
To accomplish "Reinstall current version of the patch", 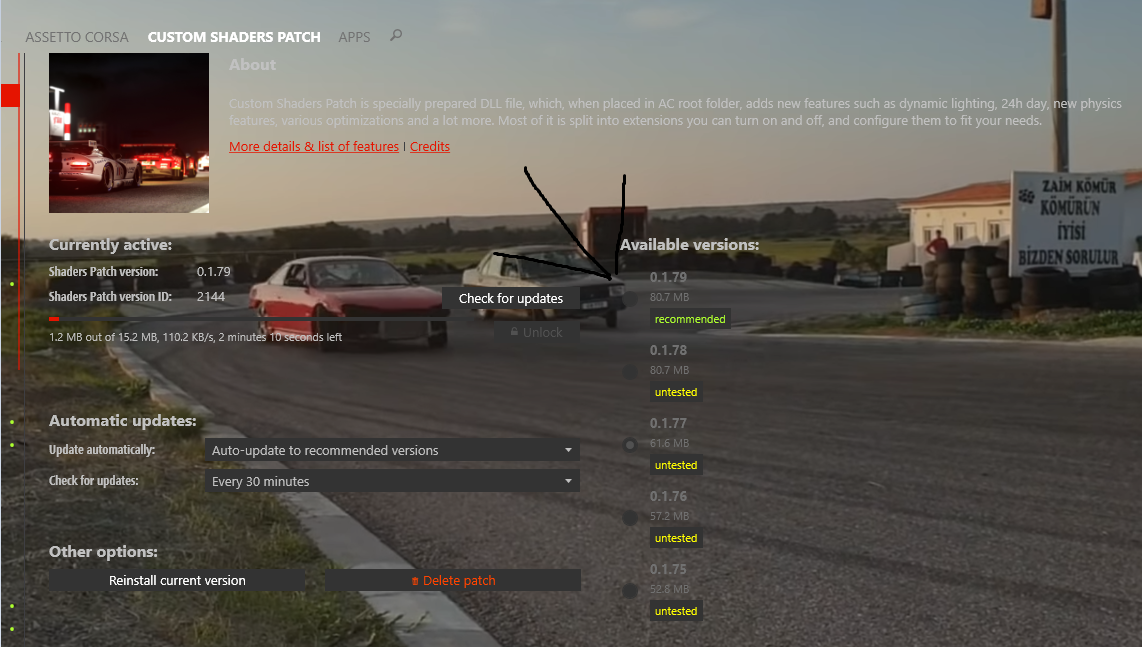I will [177, 580].
